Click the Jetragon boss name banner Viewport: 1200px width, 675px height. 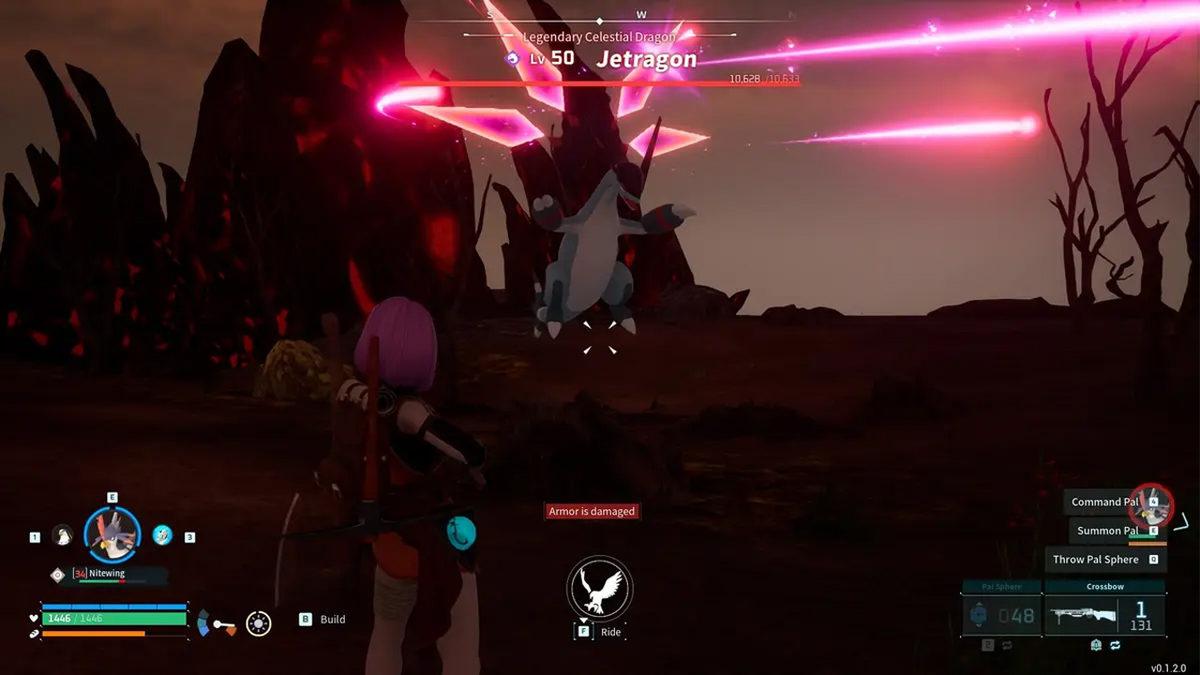(x=646, y=59)
